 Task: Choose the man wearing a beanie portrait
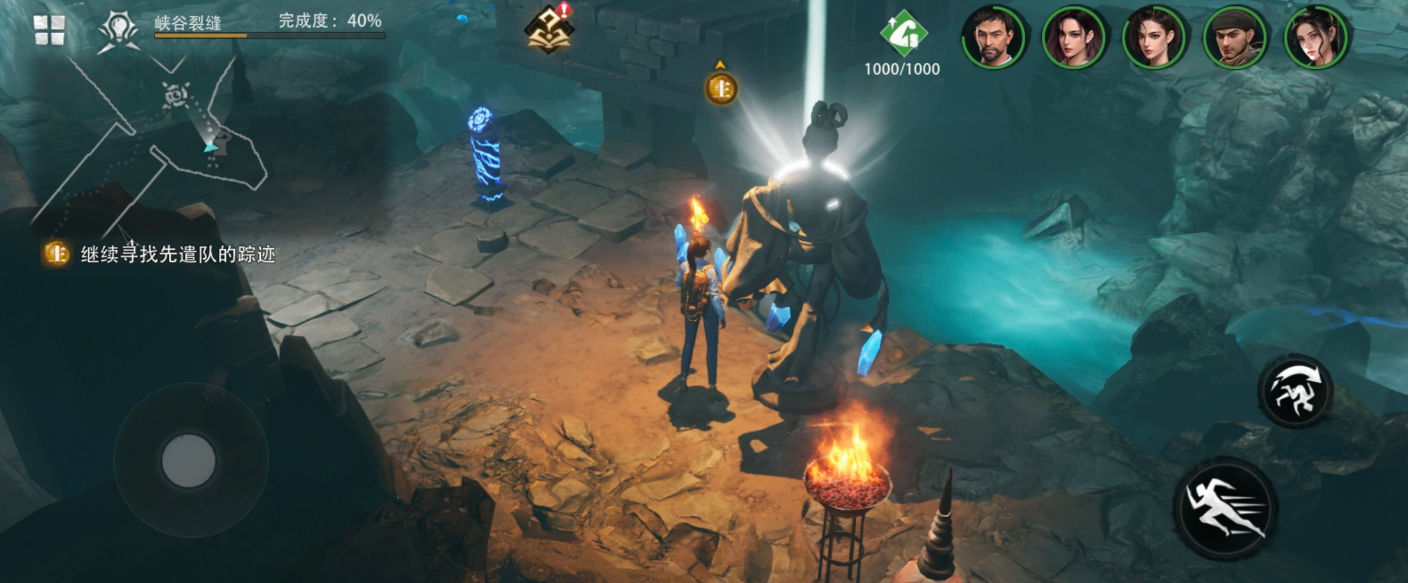[x=1235, y=37]
